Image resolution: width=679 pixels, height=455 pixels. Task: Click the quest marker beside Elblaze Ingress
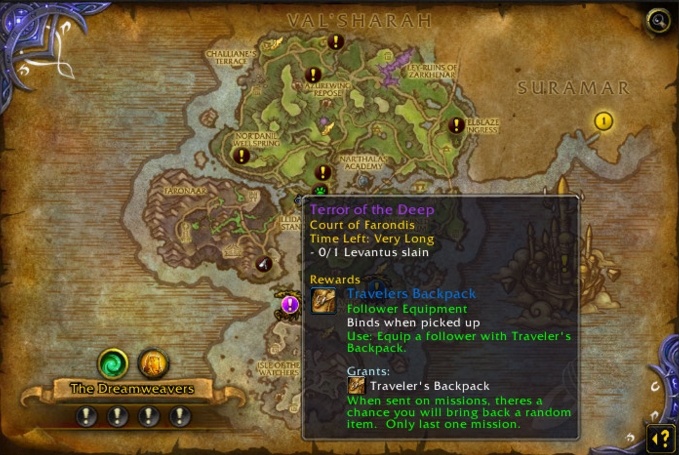(457, 125)
